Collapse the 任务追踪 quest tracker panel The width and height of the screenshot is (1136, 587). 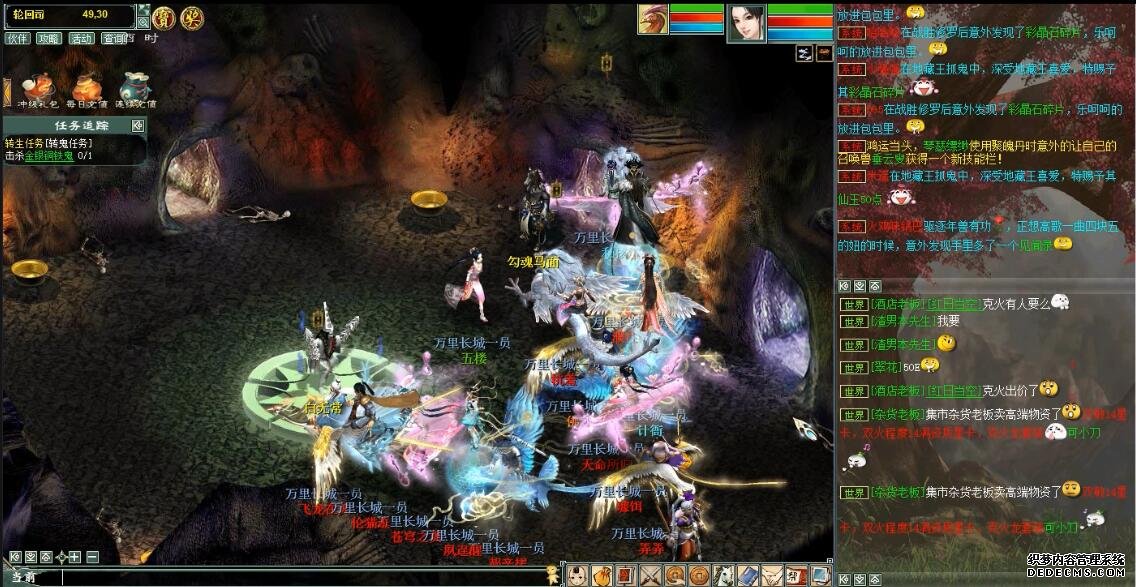tap(138, 125)
